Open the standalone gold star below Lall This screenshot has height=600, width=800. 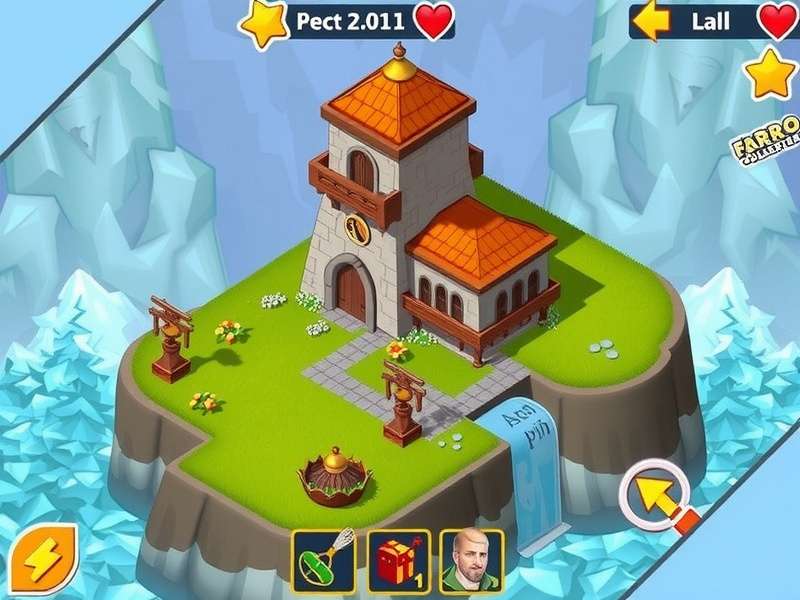click(771, 73)
